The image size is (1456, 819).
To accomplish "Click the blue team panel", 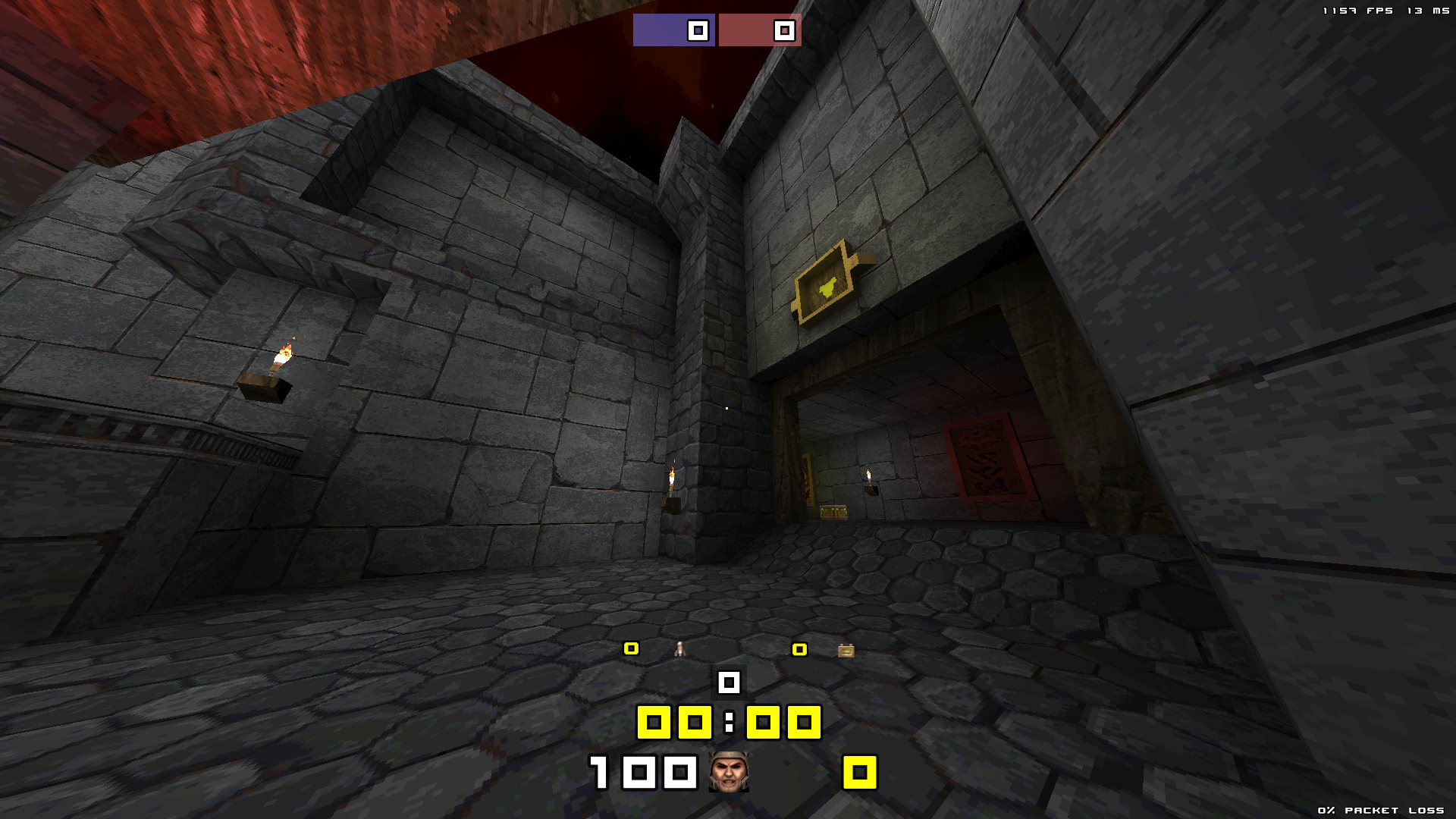I will click(x=673, y=30).
